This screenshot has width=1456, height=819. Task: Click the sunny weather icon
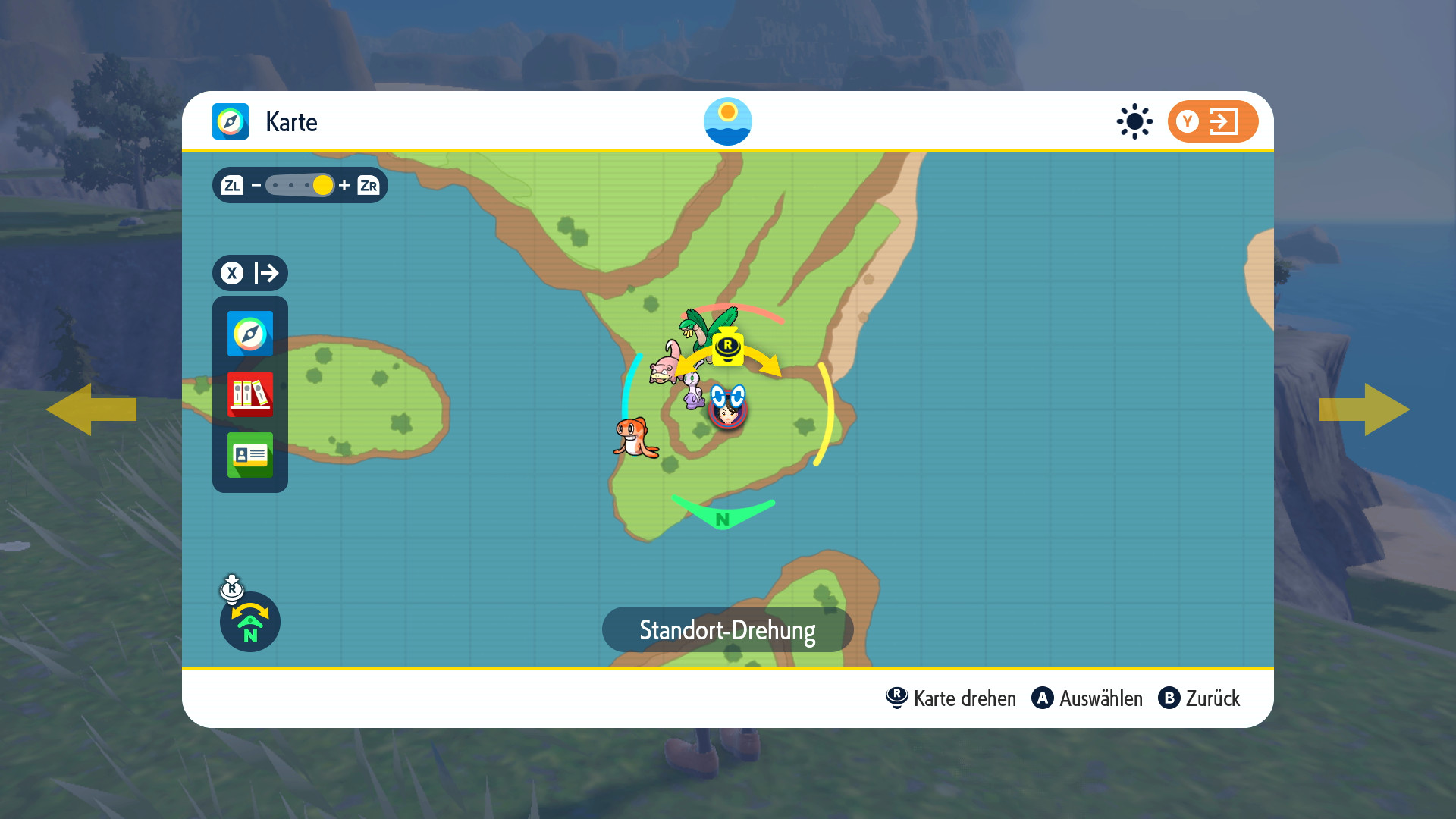point(1134,121)
